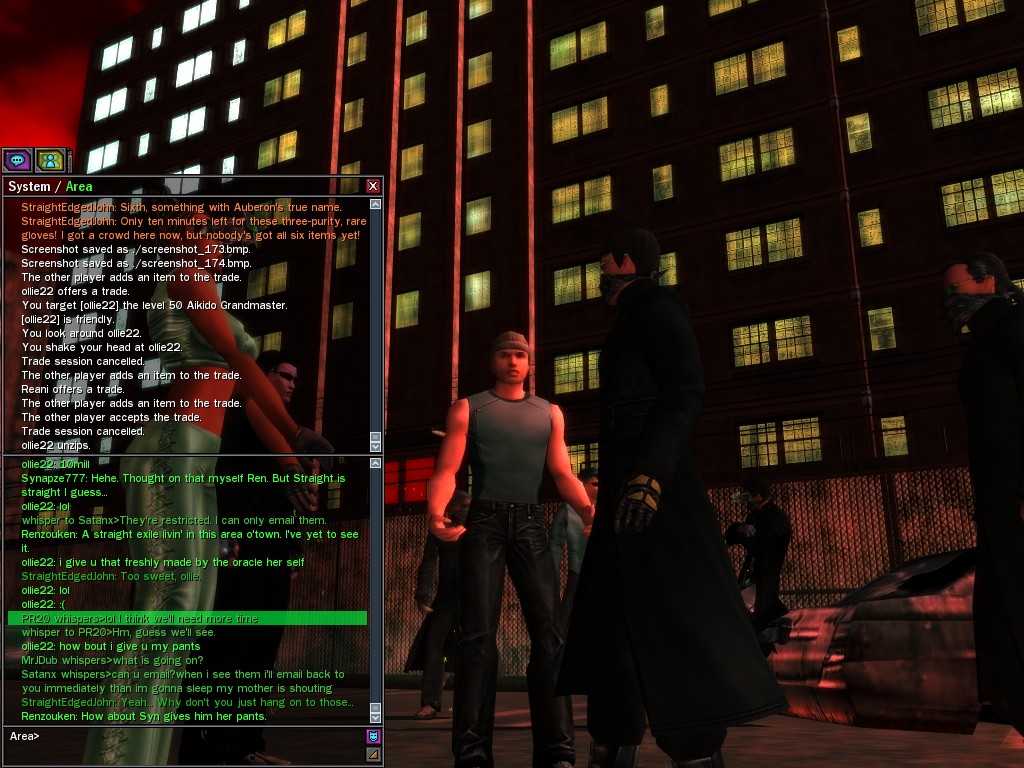
Task: Click the 'Area' channel label in the title
Action: pyautogui.click(x=79, y=187)
